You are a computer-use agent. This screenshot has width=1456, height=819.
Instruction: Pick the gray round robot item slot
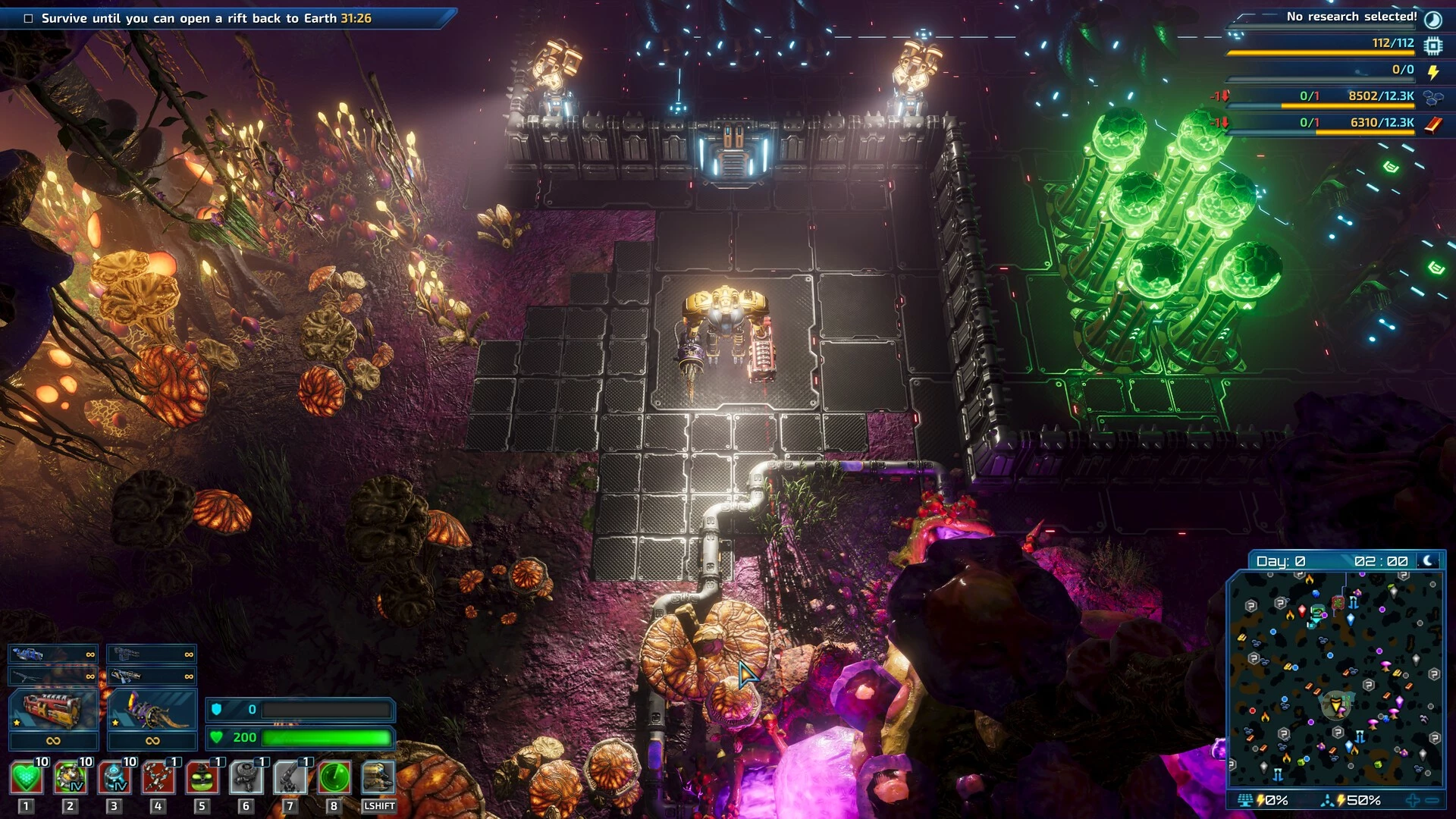246,778
